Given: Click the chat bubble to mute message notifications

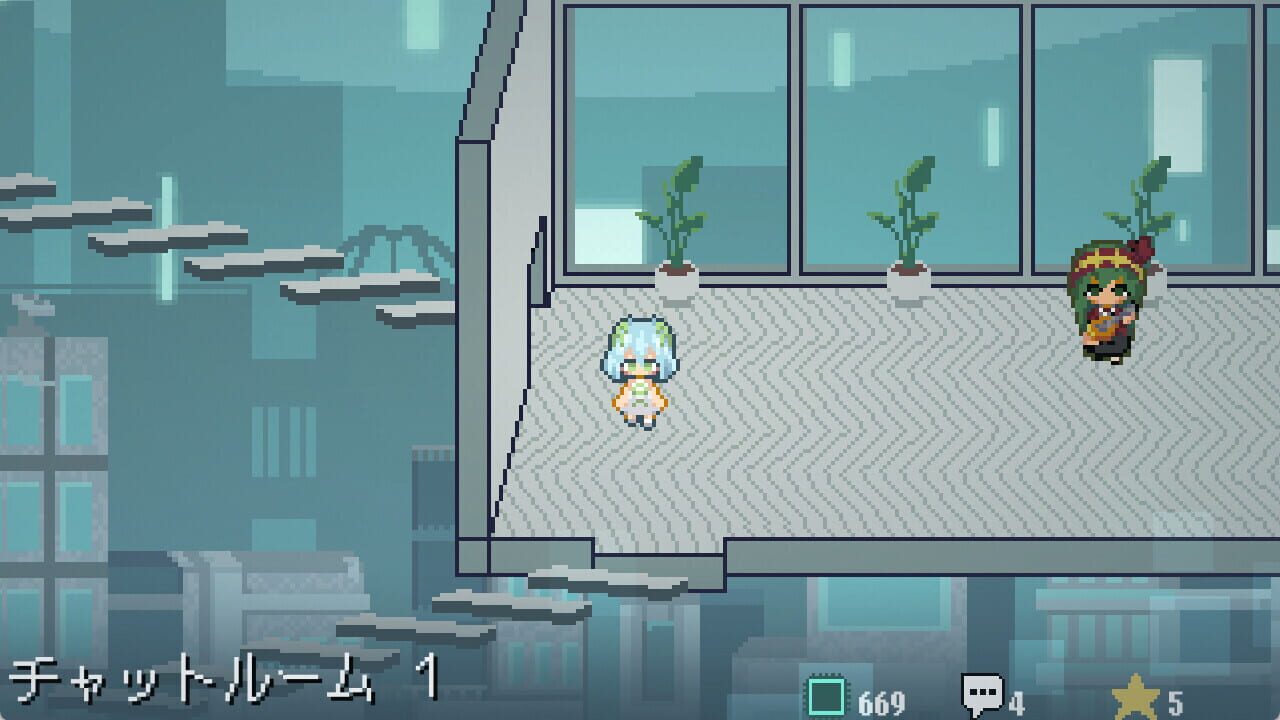Looking at the screenshot, I should tap(983, 690).
